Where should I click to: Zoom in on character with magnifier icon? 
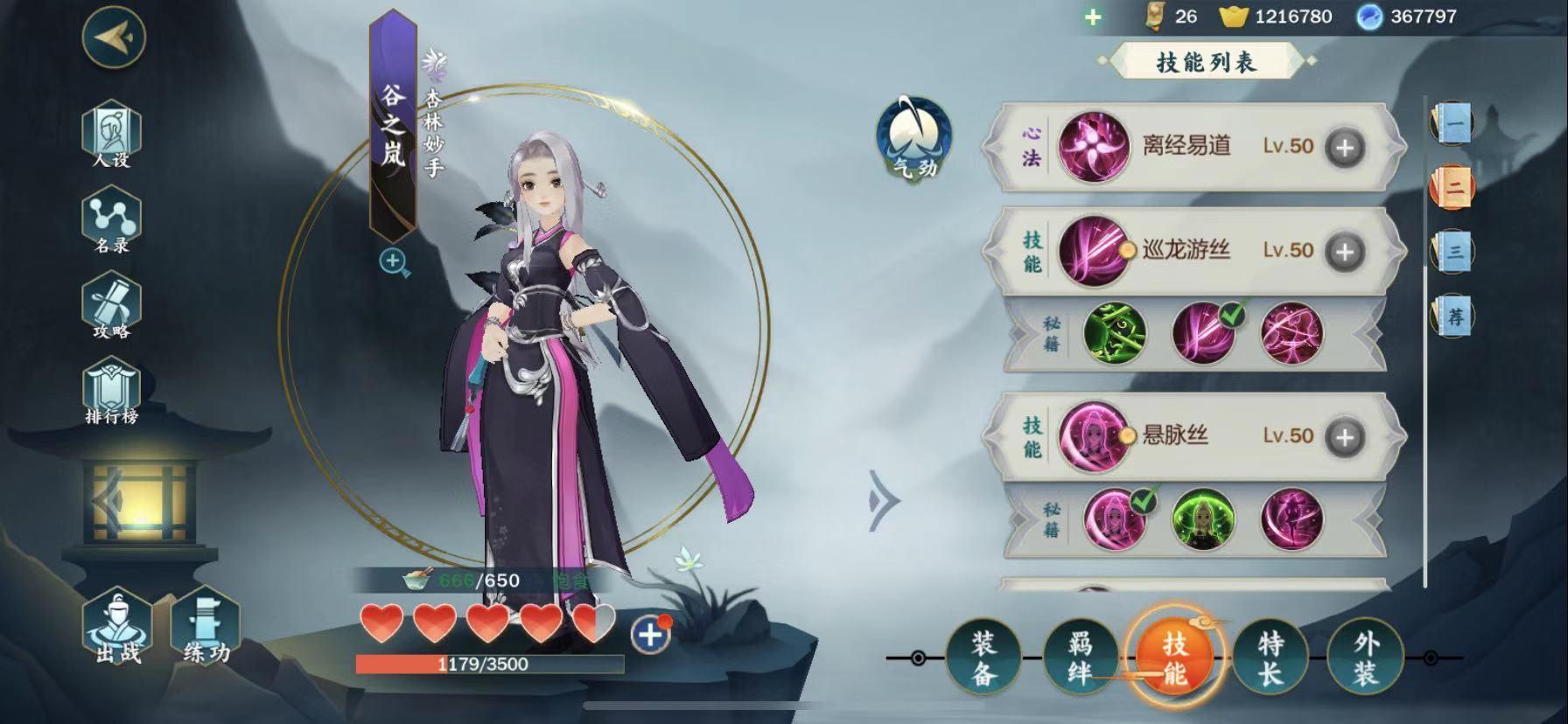click(x=394, y=261)
